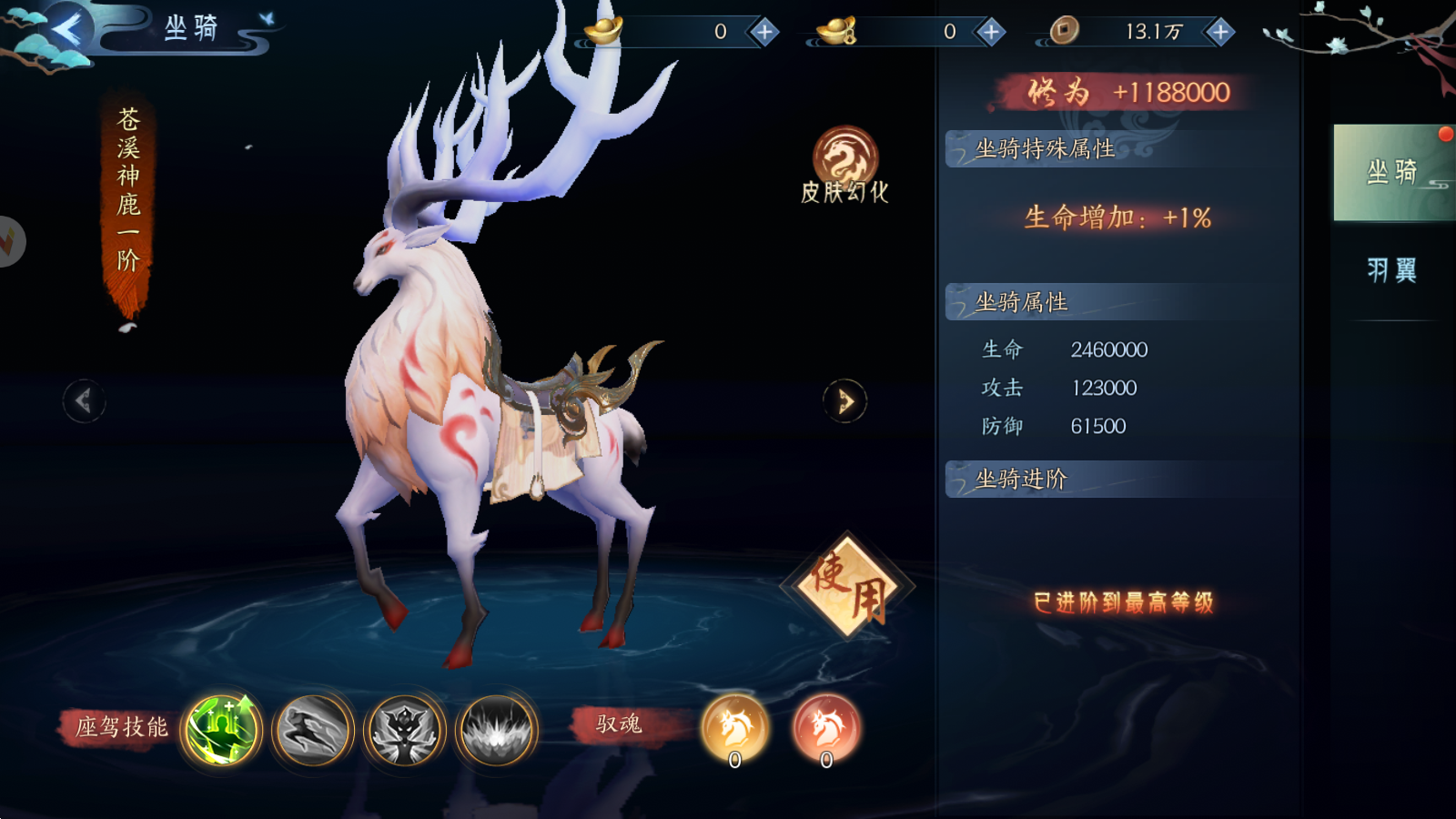Select the grey lotus burst skill icon

coord(497,729)
